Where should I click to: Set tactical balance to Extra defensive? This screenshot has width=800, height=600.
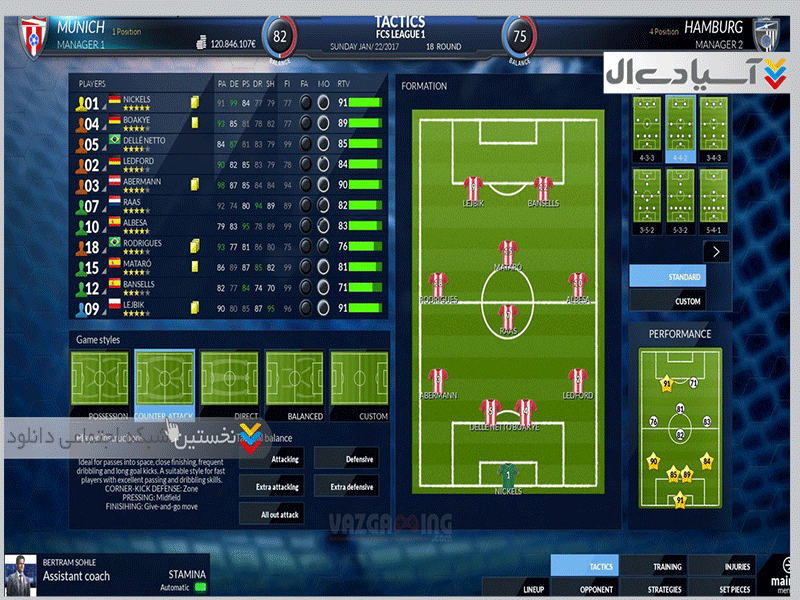(x=348, y=487)
